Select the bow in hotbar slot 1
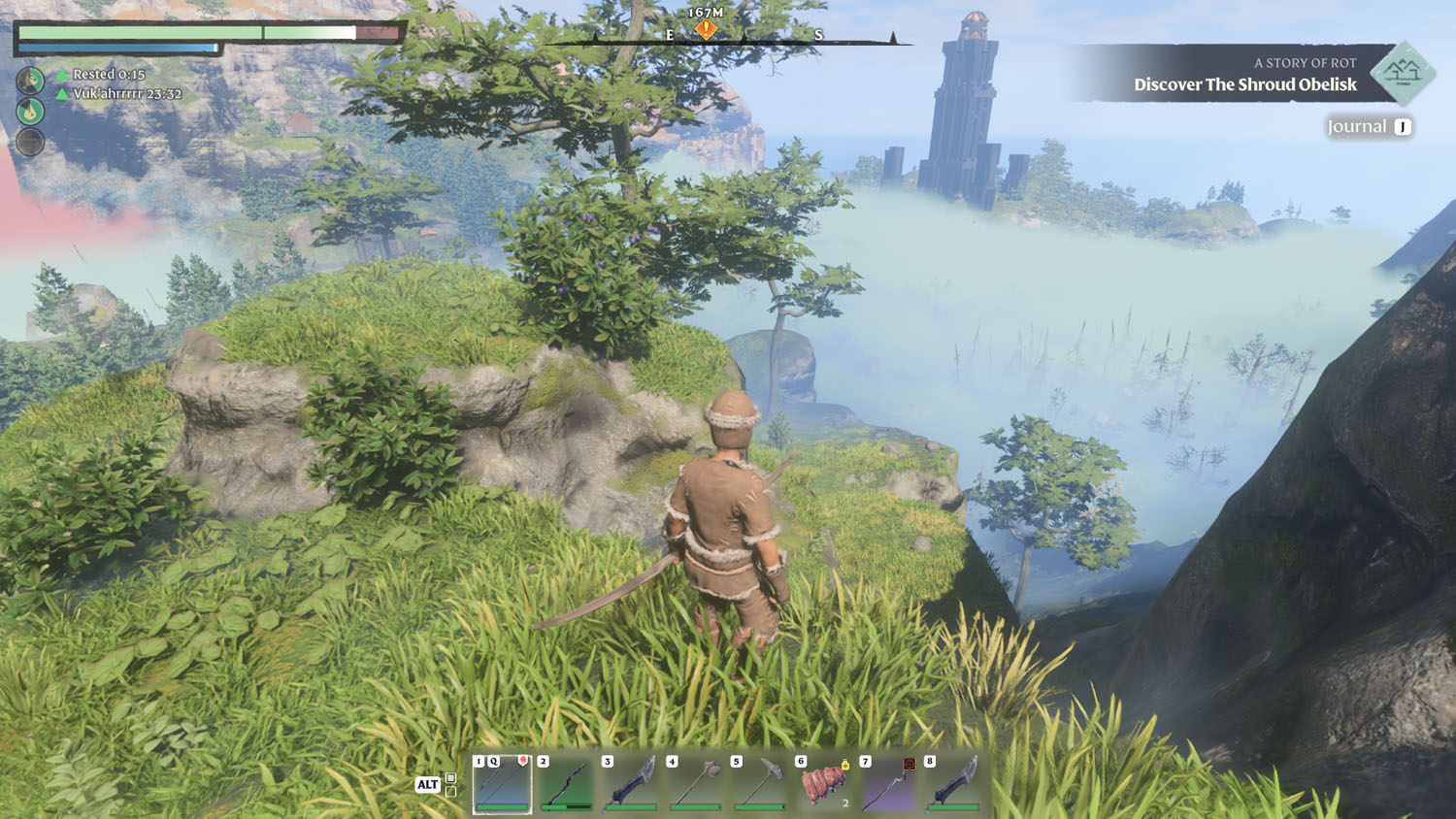This screenshot has height=819, width=1456. coord(502,783)
